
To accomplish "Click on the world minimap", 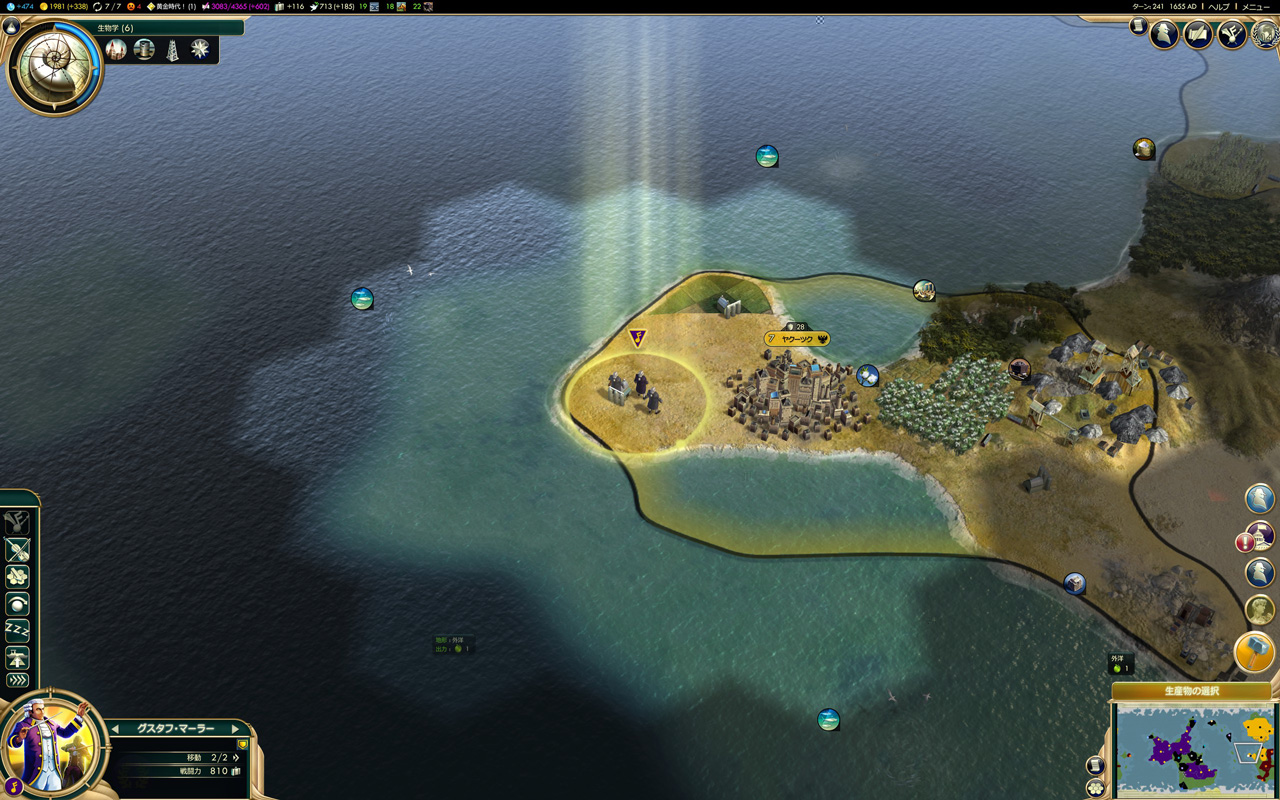I will coord(1194,748).
